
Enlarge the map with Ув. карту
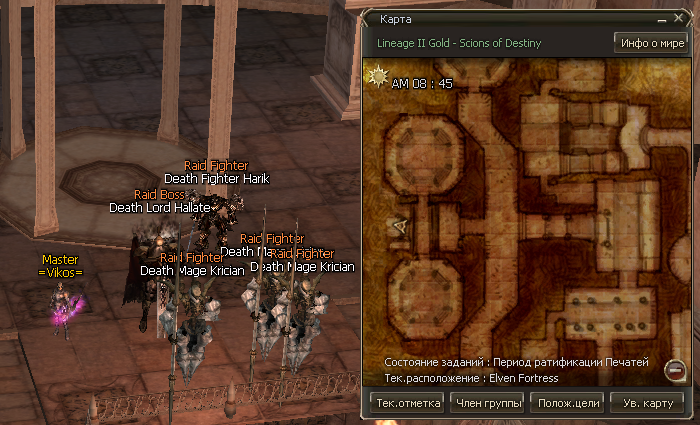point(648,403)
